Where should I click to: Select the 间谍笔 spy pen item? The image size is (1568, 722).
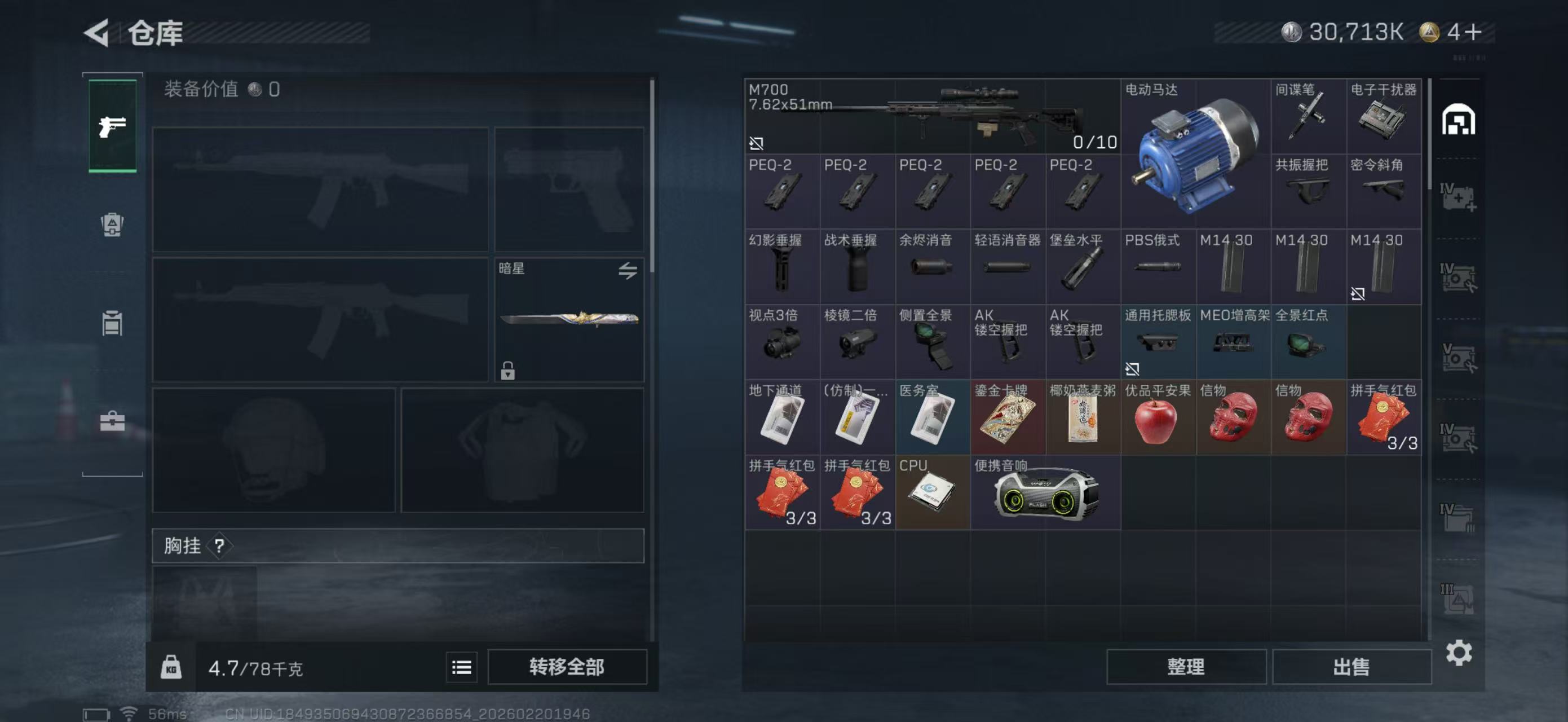tap(1308, 117)
